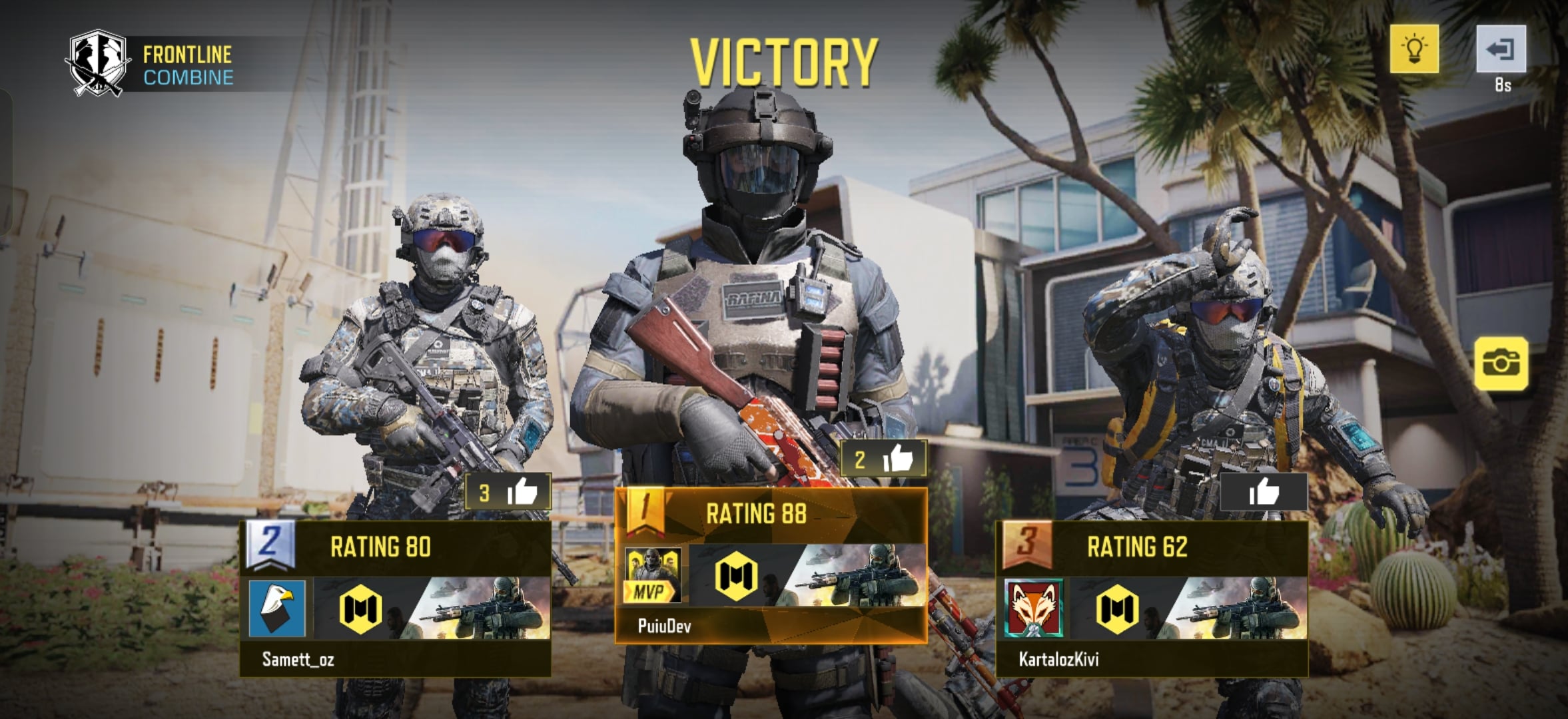View MVP PuiuDev's avatar

pos(652,575)
